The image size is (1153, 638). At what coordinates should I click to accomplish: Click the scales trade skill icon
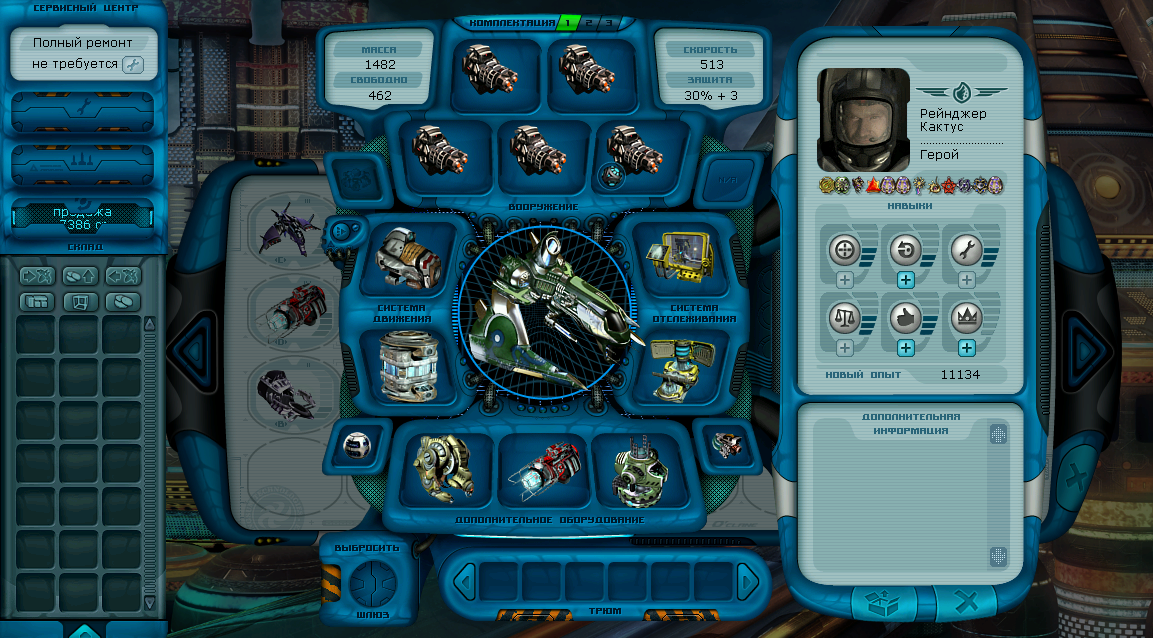click(845, 319)
